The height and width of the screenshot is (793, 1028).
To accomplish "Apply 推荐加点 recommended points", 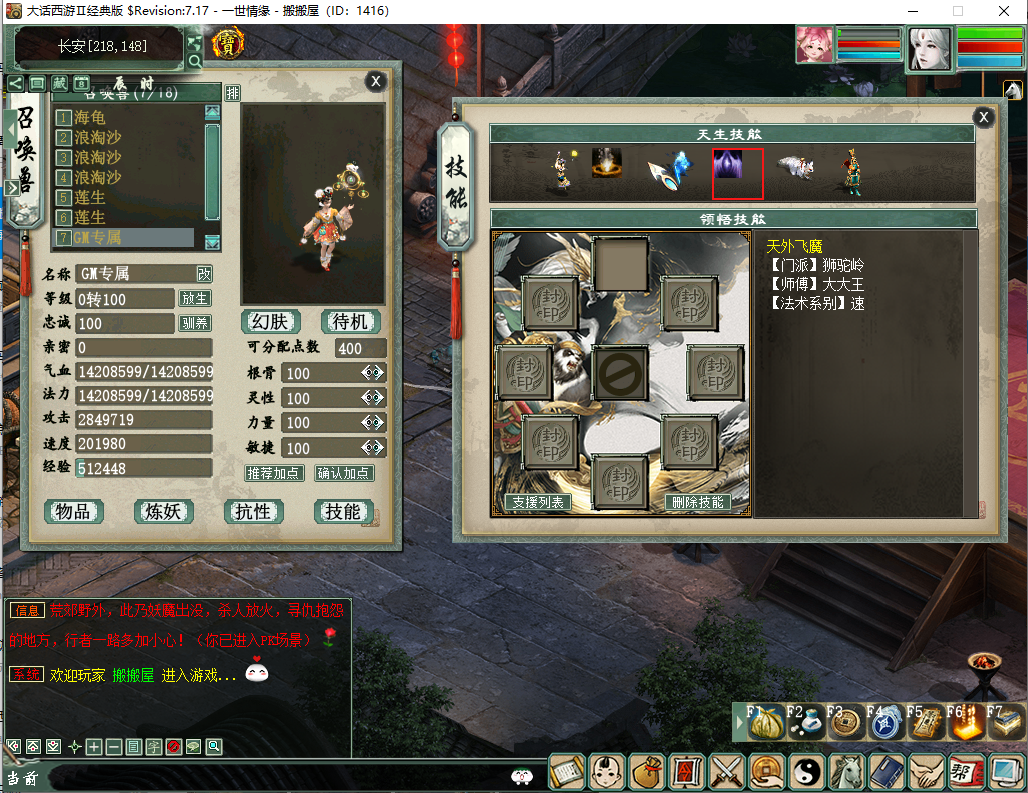I will click(274, 473).
